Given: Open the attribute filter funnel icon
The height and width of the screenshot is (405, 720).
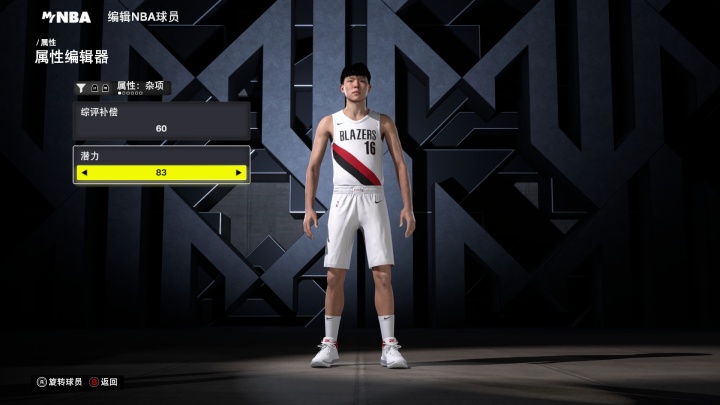Looking at the screenshot, I should click(x=81, y=88).
